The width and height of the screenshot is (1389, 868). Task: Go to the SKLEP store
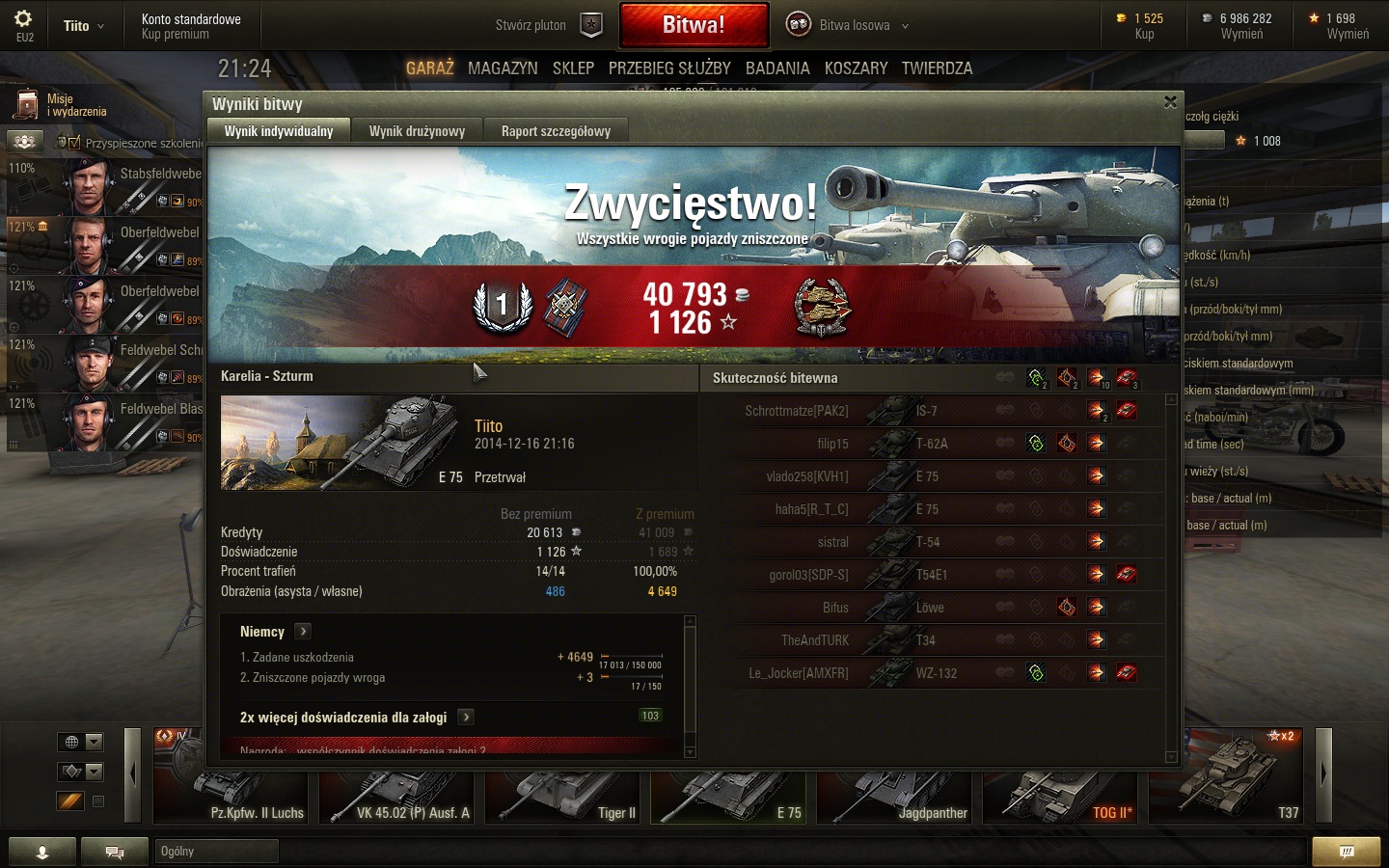click(x=573, y=68)
